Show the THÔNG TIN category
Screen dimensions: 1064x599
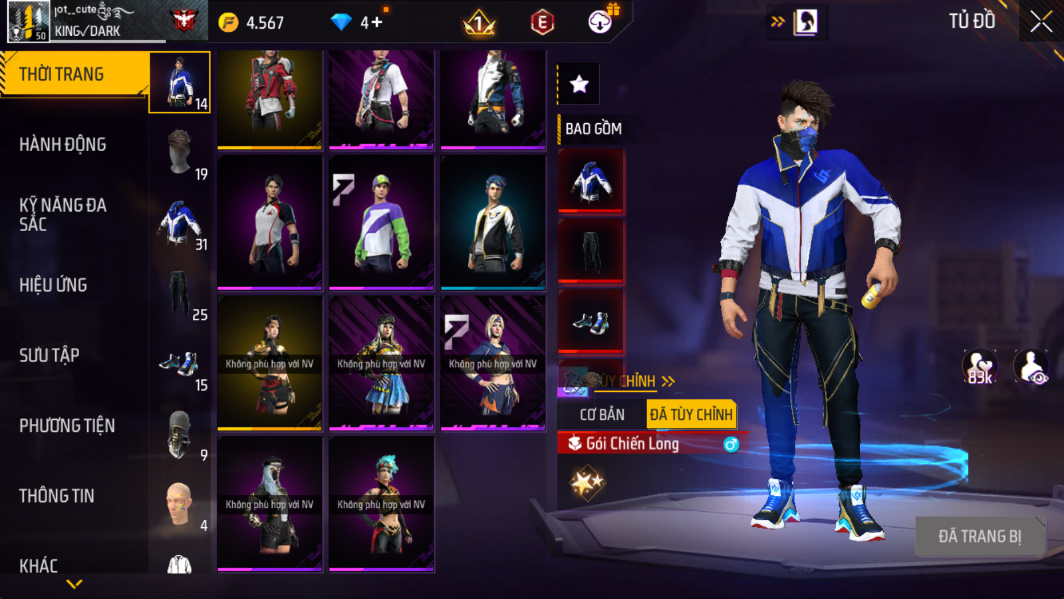pos(57,496)
